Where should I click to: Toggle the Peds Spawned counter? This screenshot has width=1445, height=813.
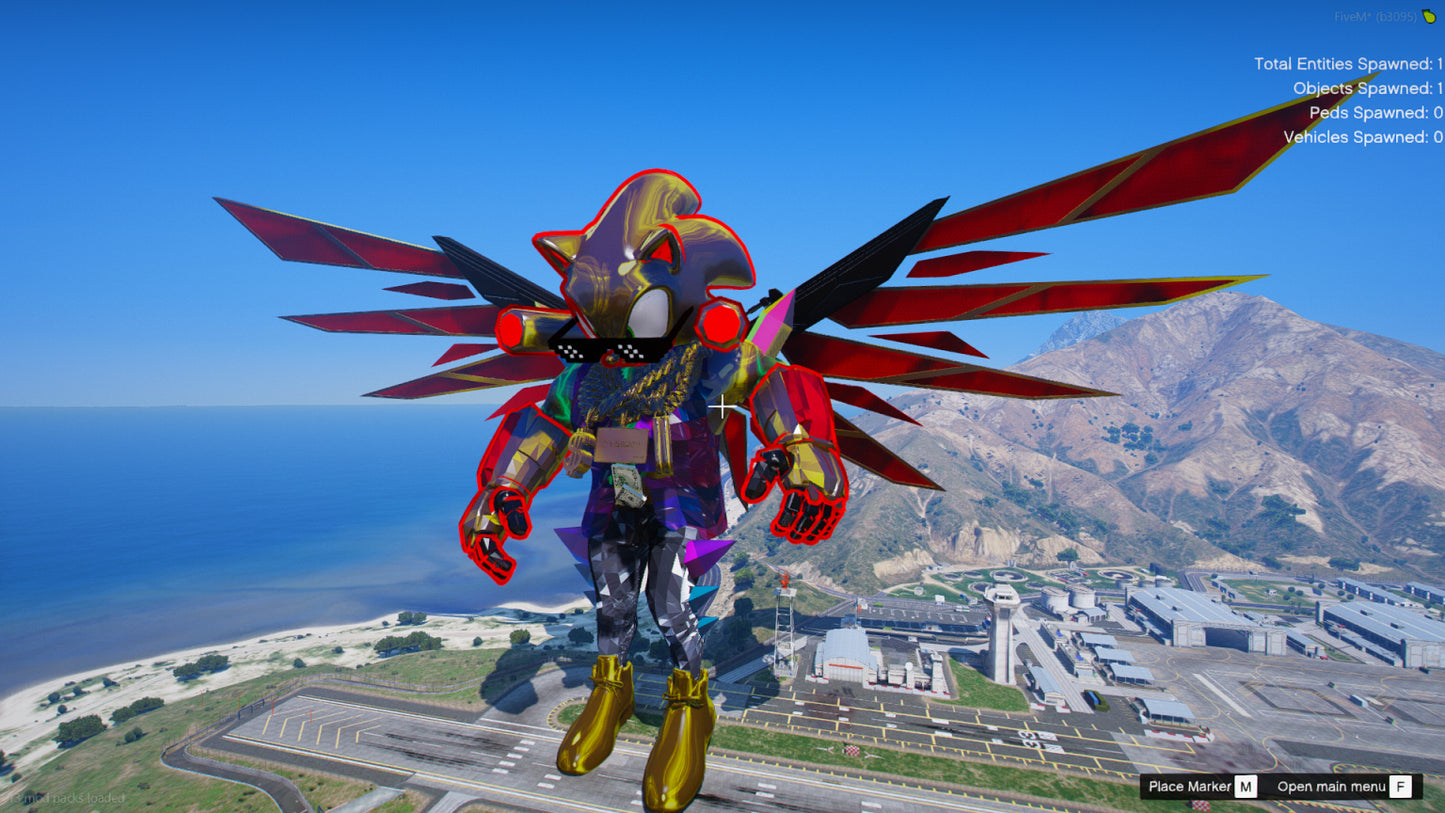(x=1374, y=112)
